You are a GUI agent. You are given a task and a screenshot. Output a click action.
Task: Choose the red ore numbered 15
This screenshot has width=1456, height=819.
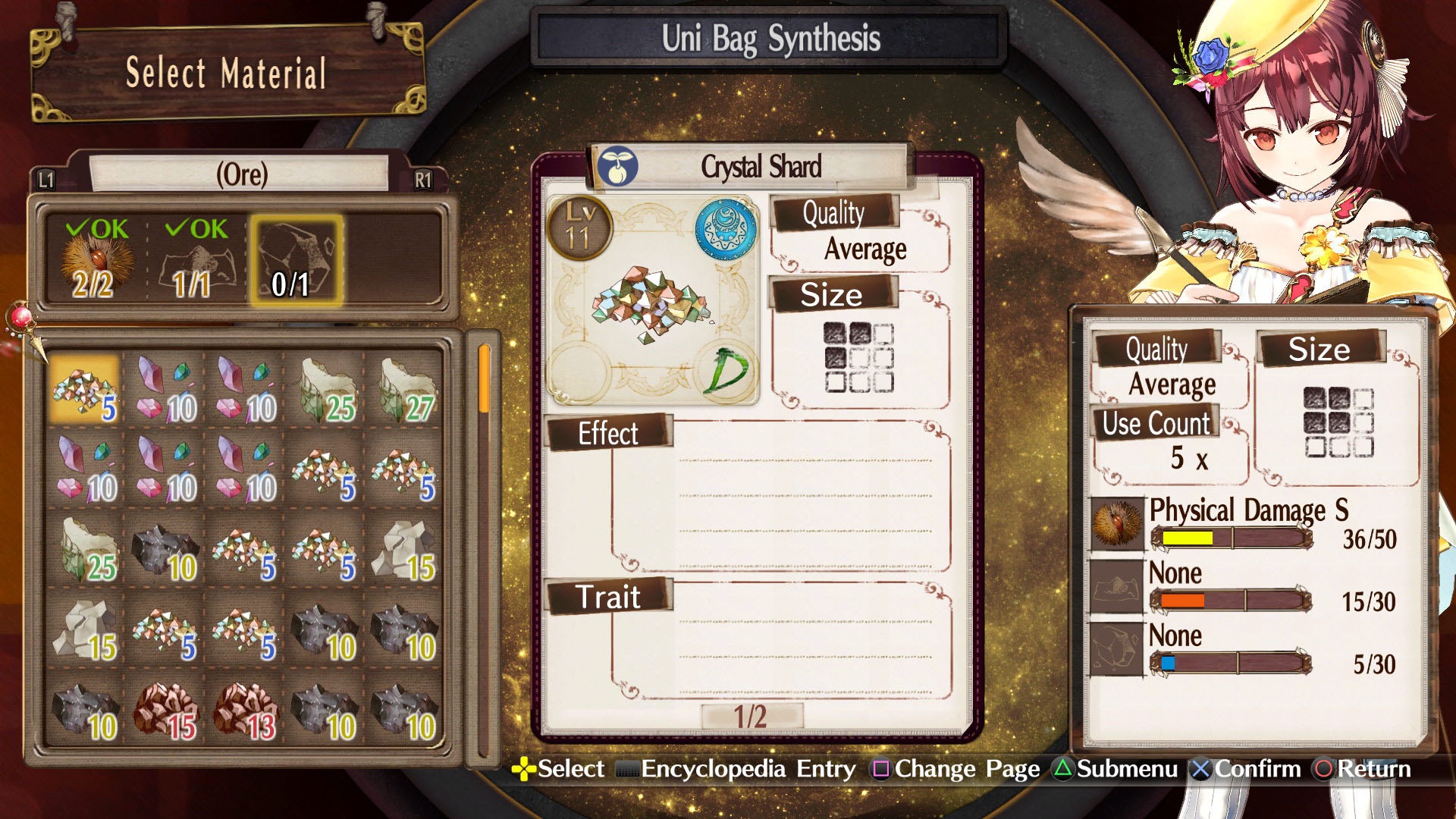165,709
